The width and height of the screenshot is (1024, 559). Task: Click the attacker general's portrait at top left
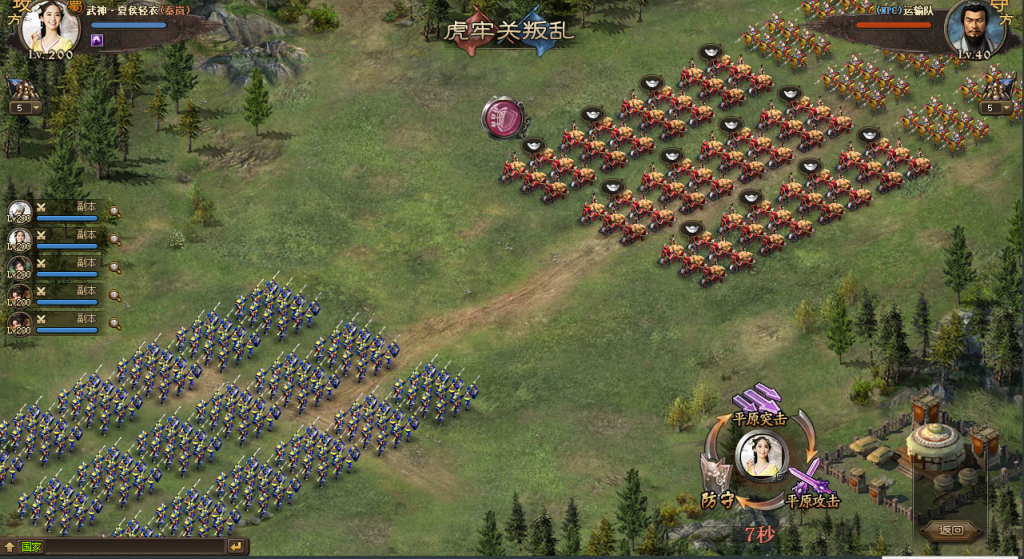pos(50,27)
